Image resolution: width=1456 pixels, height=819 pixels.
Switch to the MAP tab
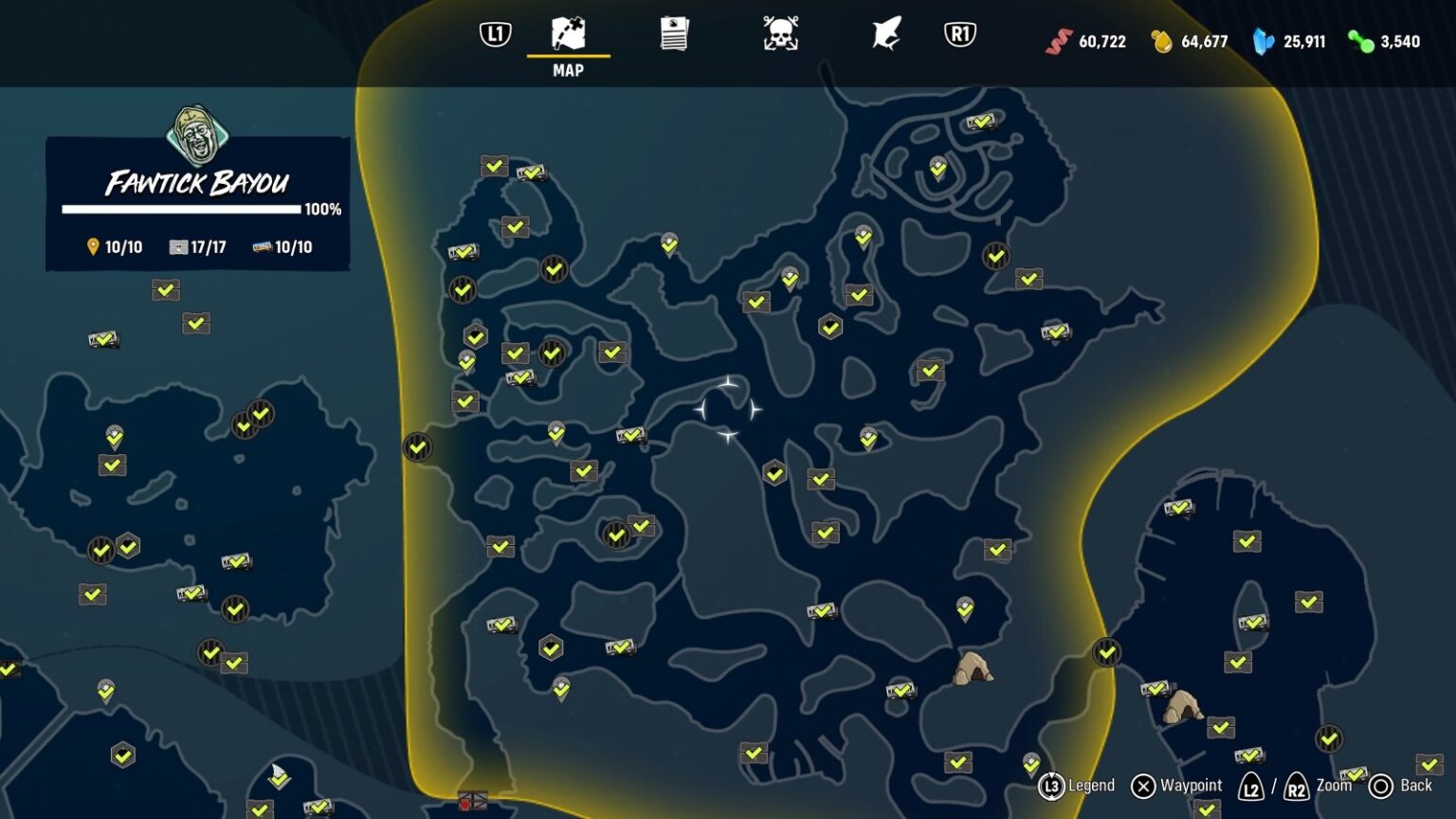coord(567,43)
